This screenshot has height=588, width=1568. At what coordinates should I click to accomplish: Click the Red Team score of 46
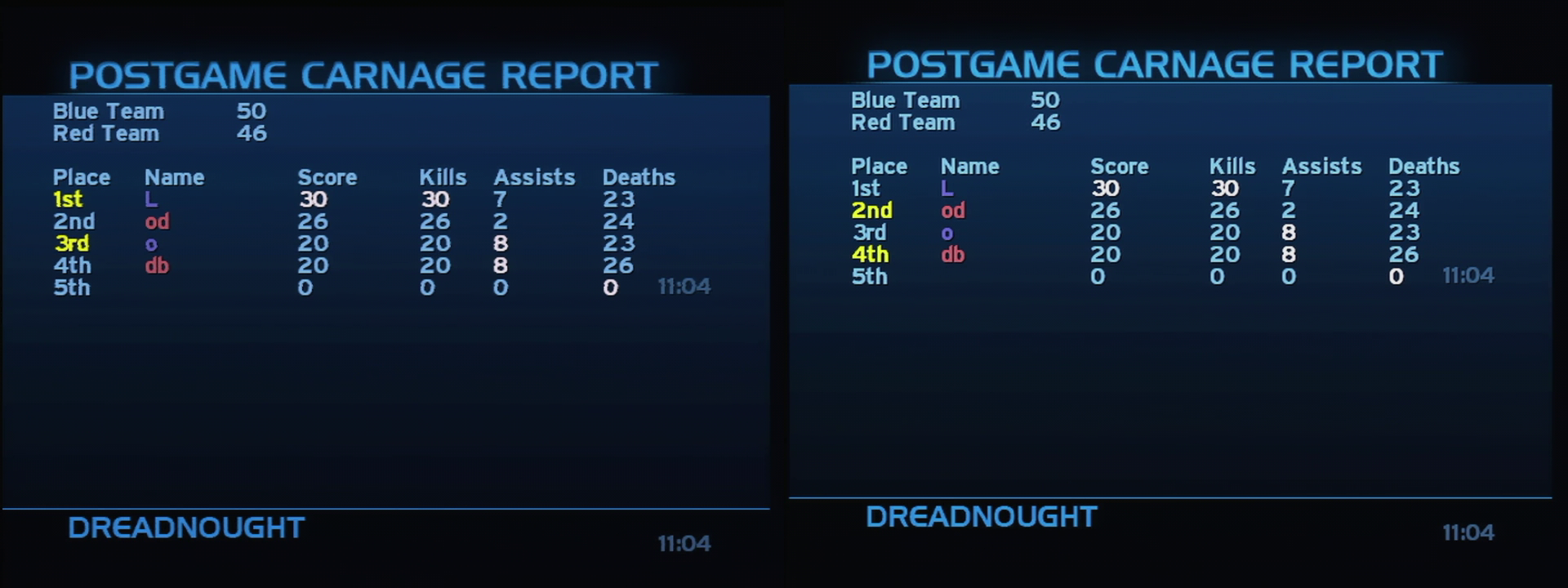pyautogui.click(x=253, y=133)
